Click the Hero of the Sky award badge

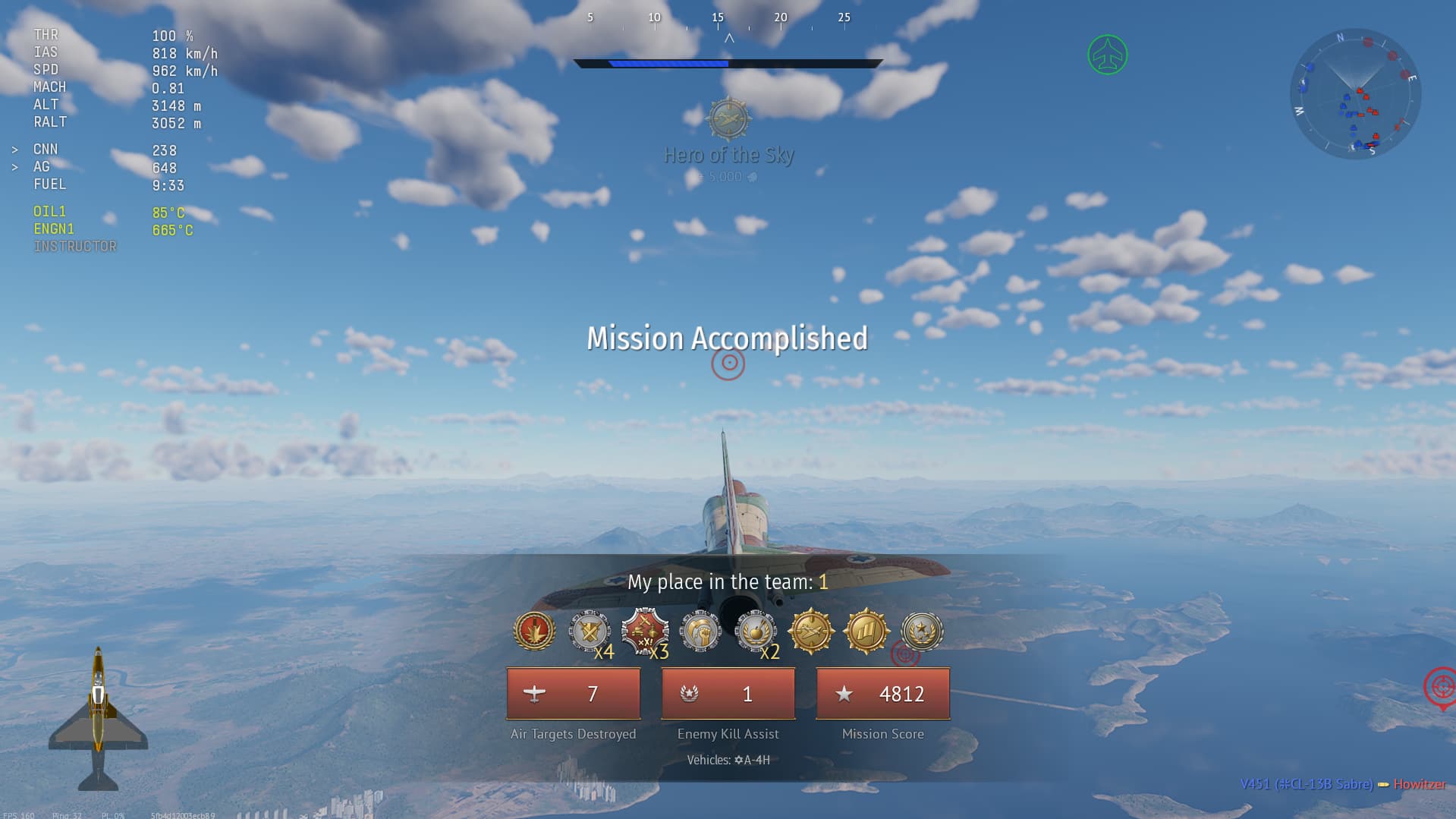[728, 119]
